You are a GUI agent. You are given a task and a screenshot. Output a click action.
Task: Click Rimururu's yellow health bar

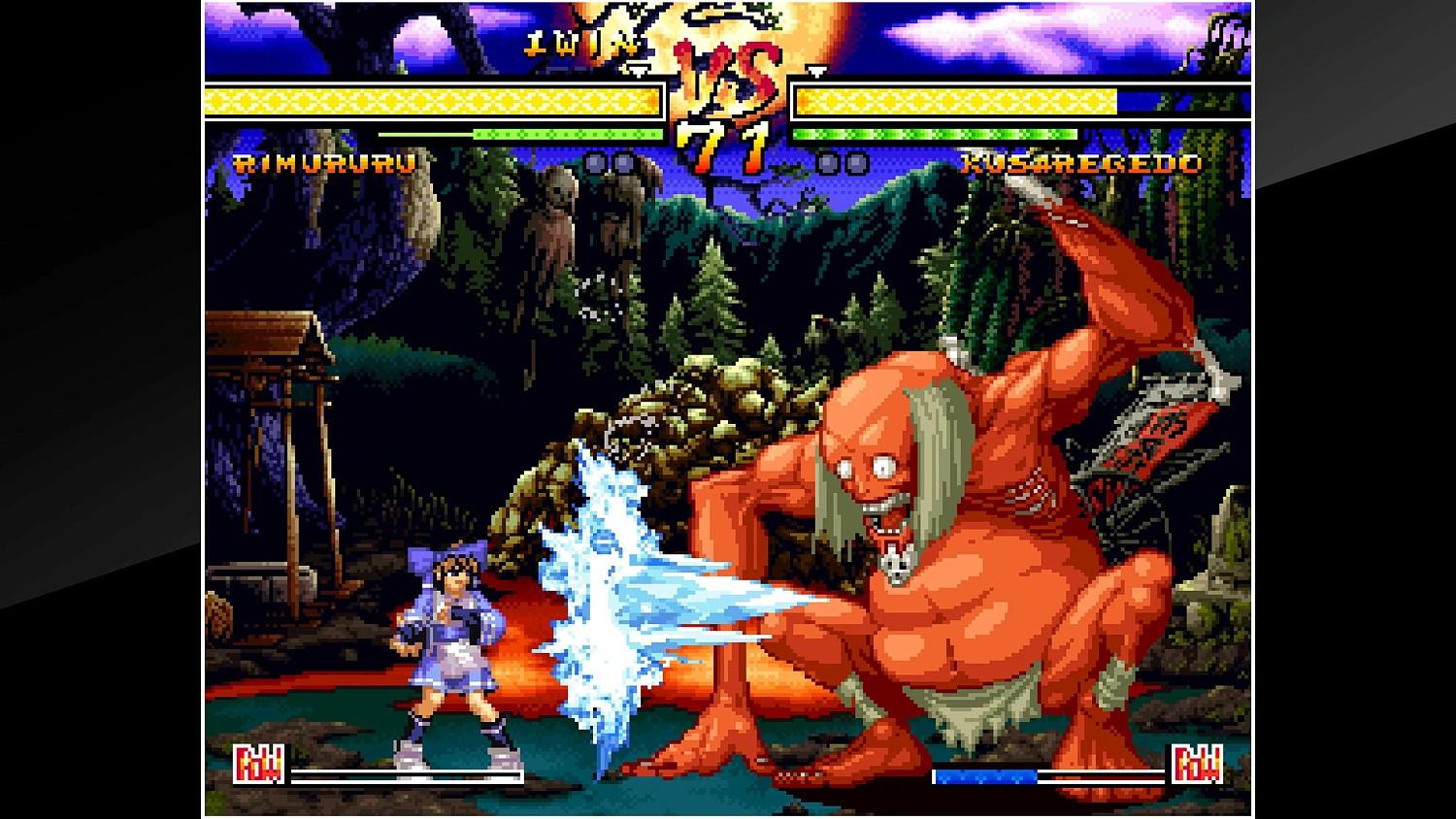tap(427, 98)
